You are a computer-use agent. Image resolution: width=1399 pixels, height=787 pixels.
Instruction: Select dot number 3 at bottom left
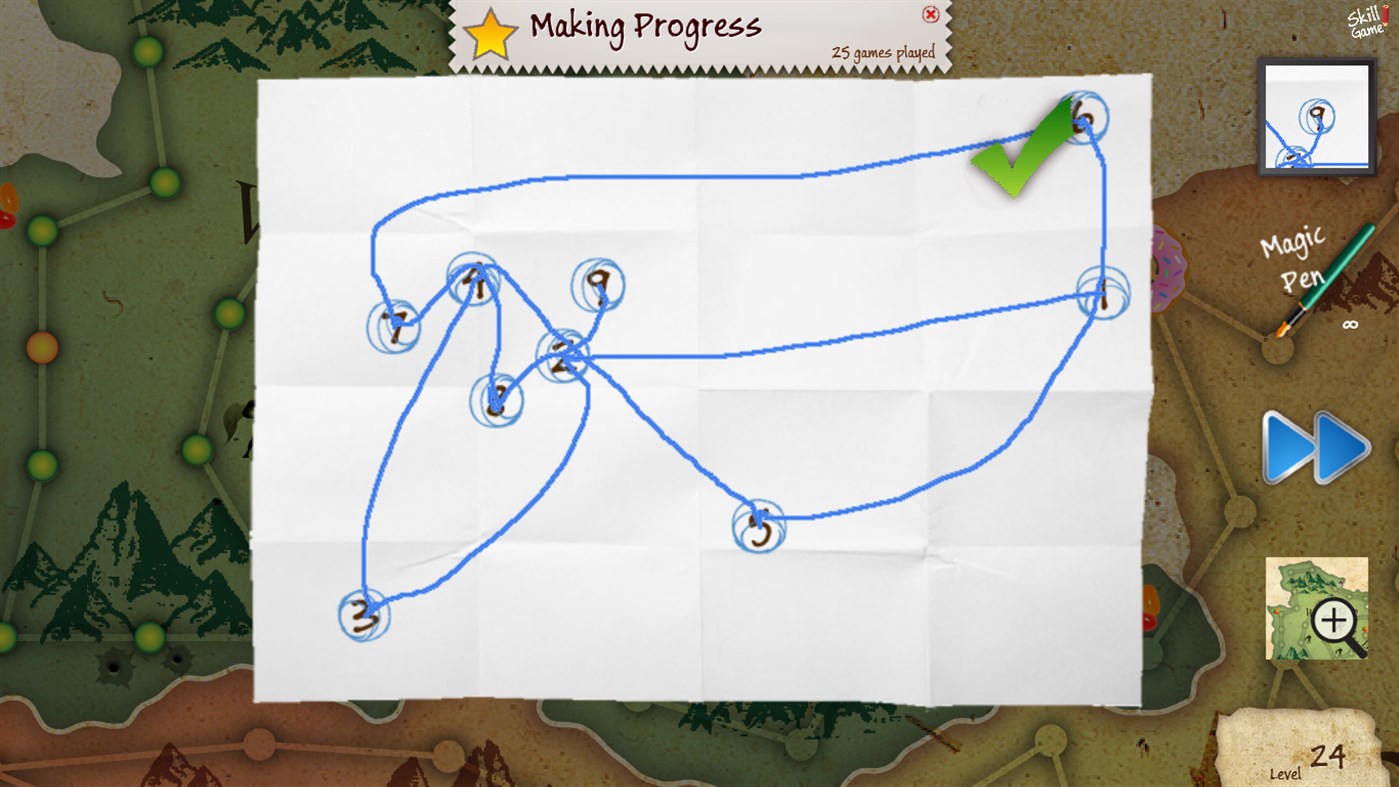tap(362, 614)
